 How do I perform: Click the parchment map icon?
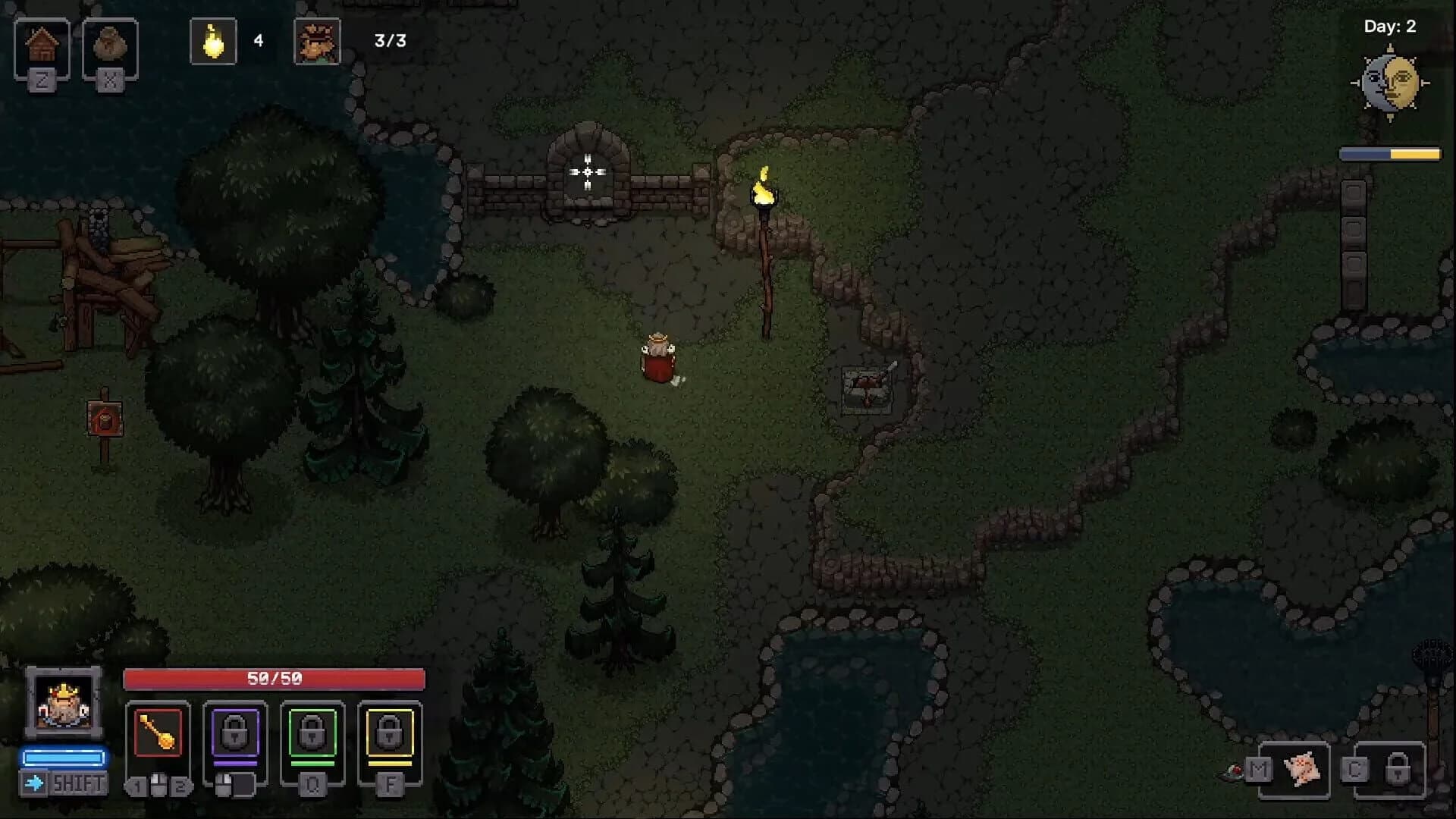tap(1302, 770)
